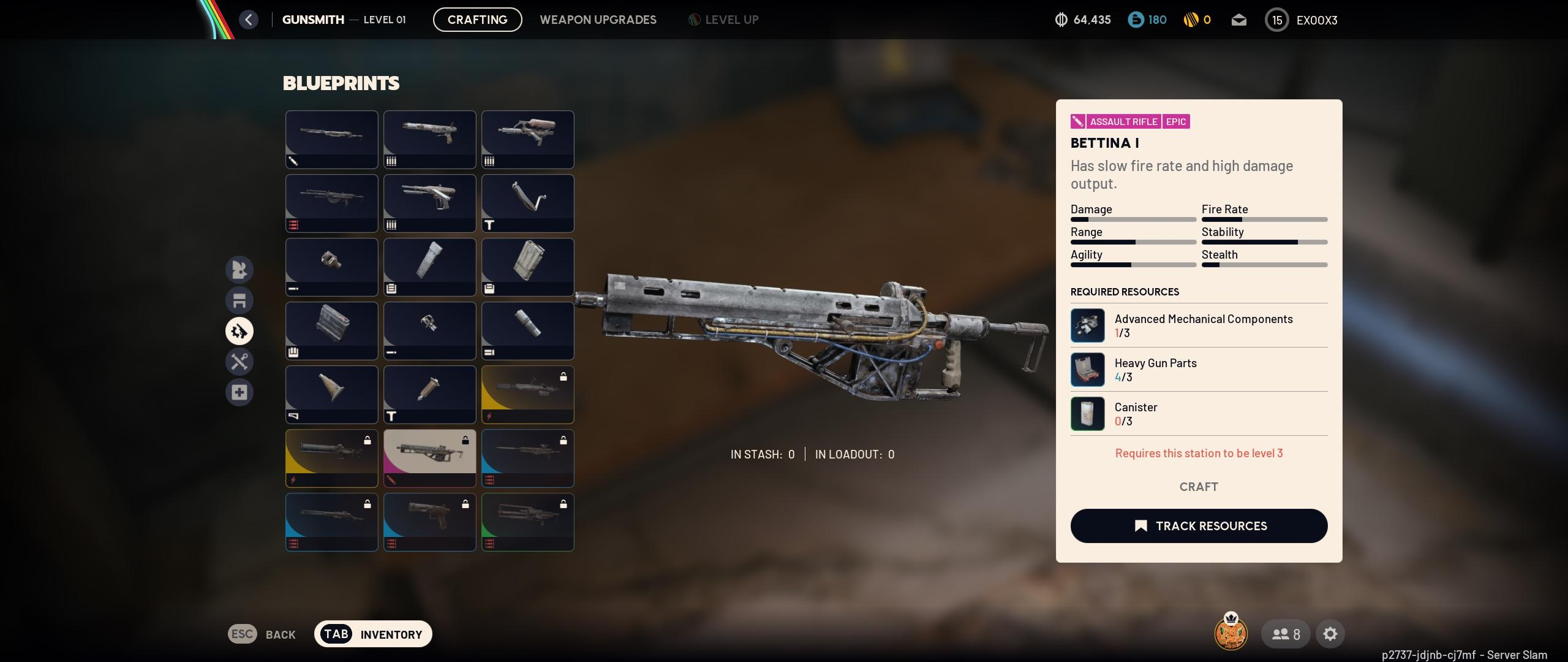Inspect the Heavy Gun Parts resource row
The width and height of the screenshot is (1568, 662).
[1199, 370]
